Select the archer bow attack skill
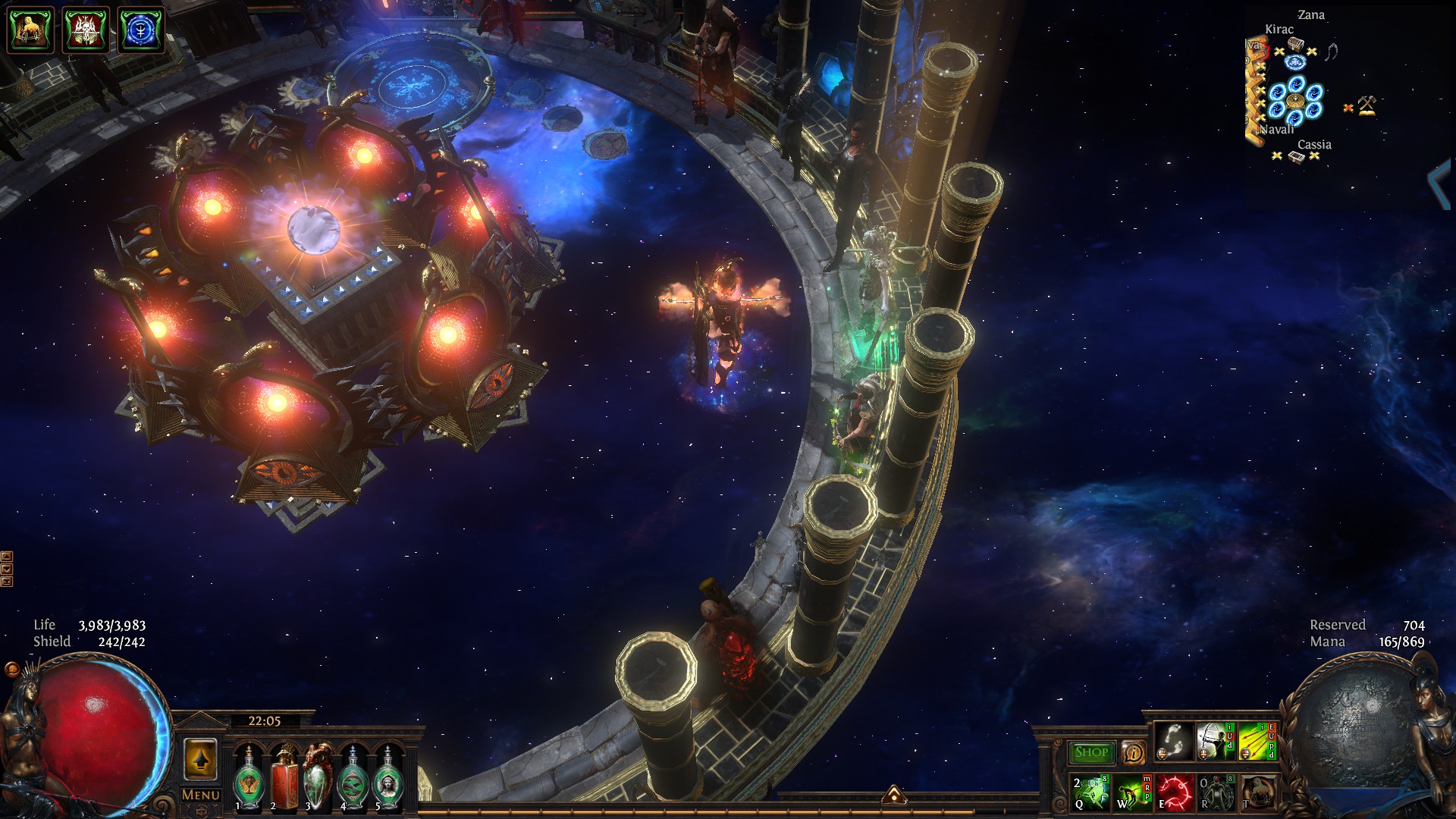1456x819 pixels. pyautogui.click(x=1215, y=742)
